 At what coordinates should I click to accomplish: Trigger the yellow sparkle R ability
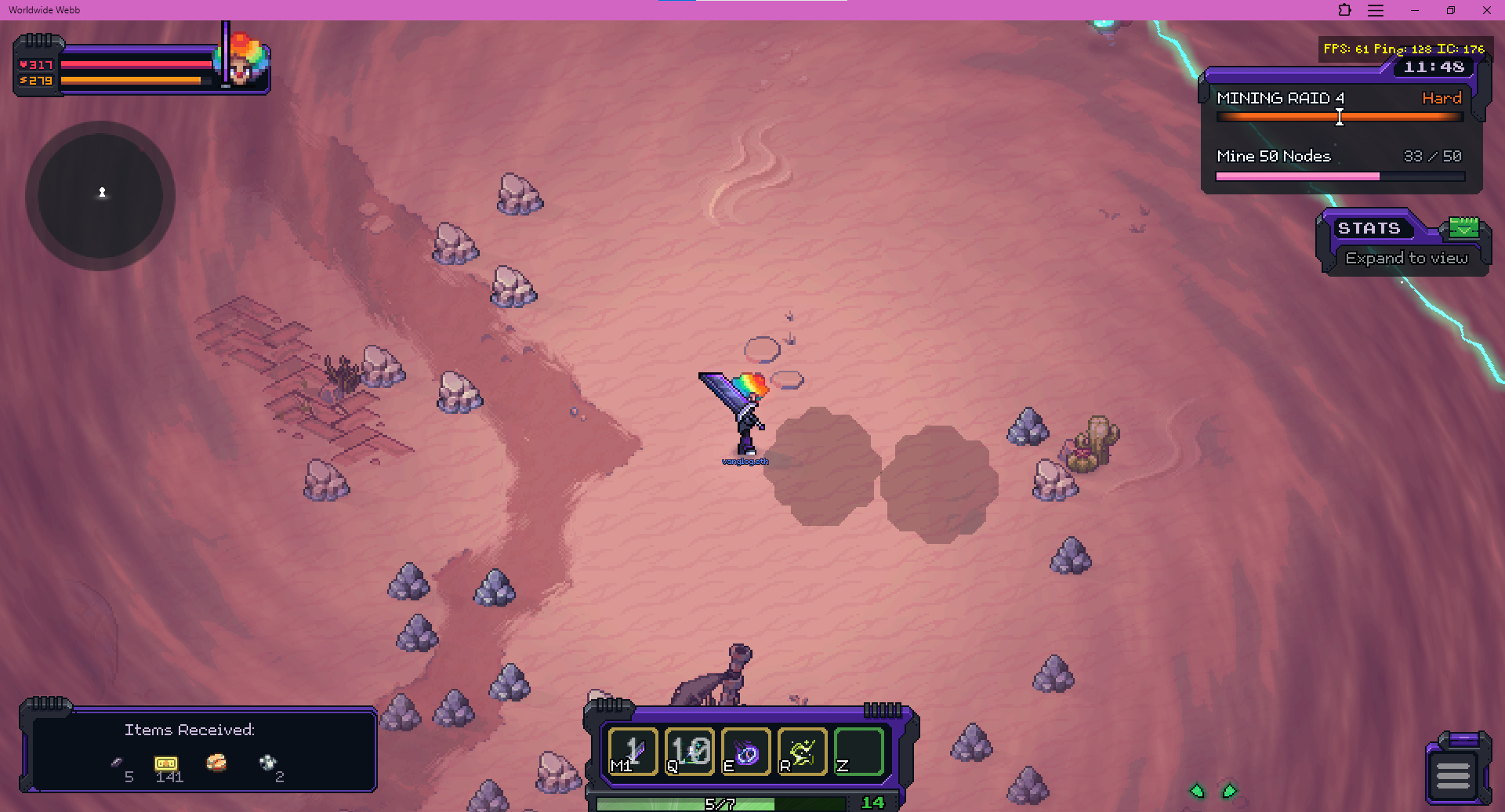coord(803,752)
